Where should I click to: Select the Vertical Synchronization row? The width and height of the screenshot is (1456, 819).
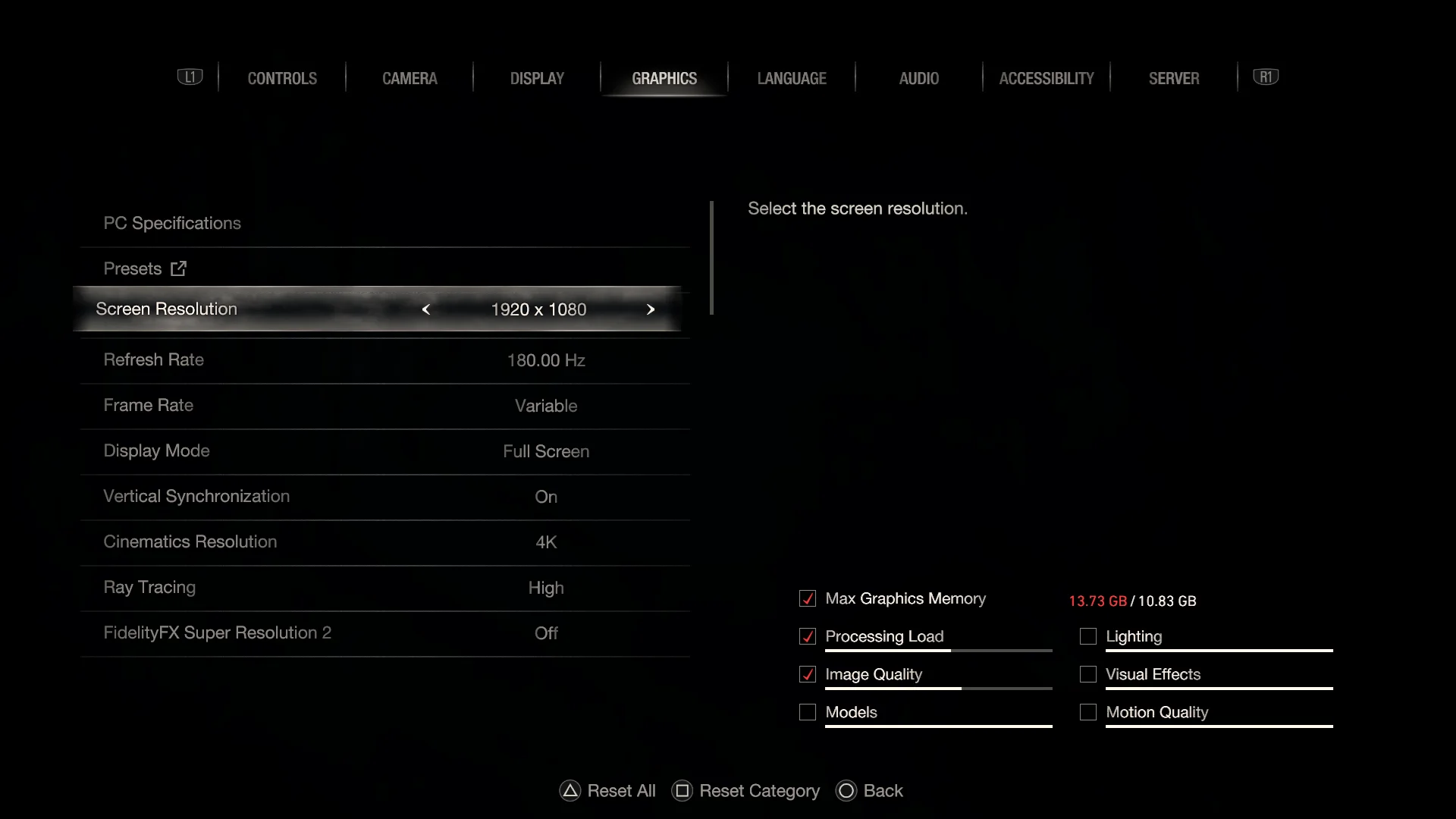pyautogui.click(x=384, y=497)
